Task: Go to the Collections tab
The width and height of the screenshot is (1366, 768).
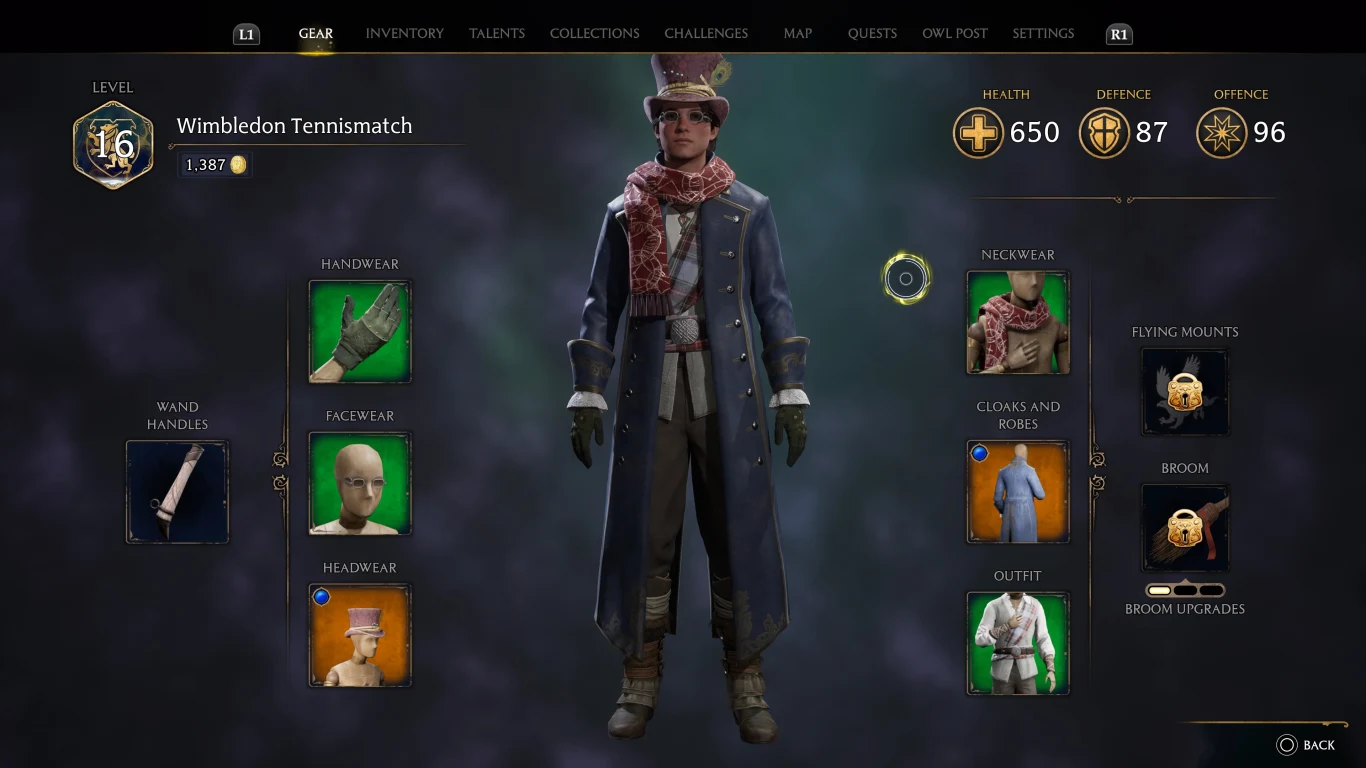Action: (594, 33)
